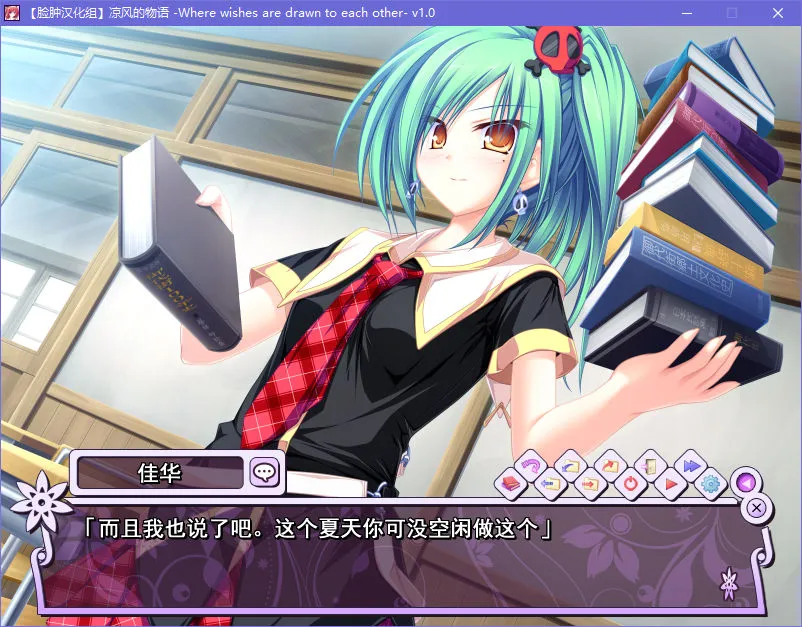Click the purple curved return arrow icon
This screenshot has height=627, width=802.
pyautogui.click(x=530, y=465)
